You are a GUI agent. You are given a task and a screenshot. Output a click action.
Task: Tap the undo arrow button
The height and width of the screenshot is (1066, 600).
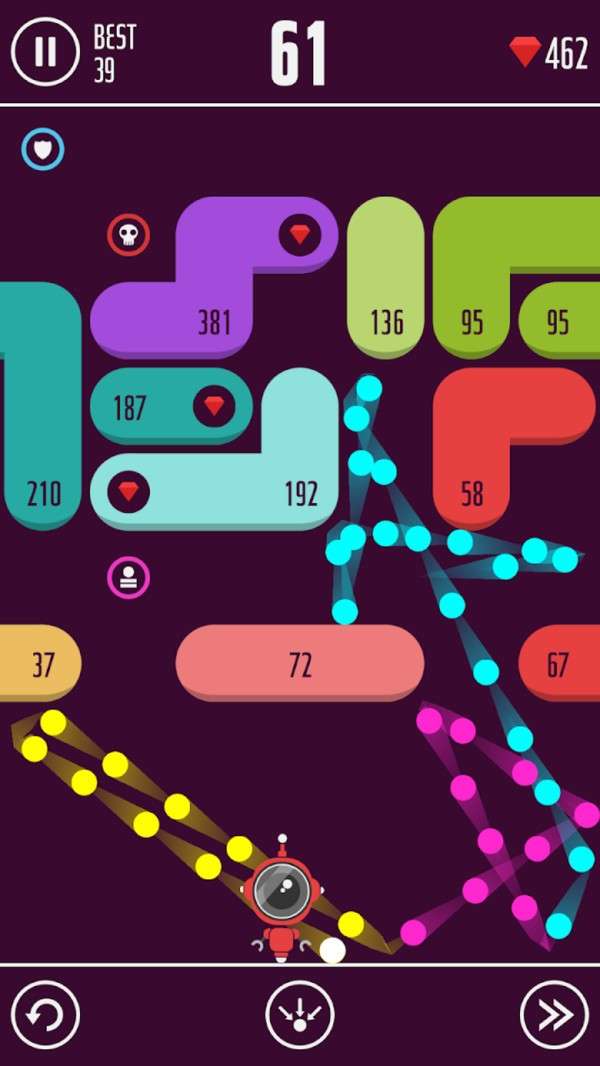[45, 1016]
